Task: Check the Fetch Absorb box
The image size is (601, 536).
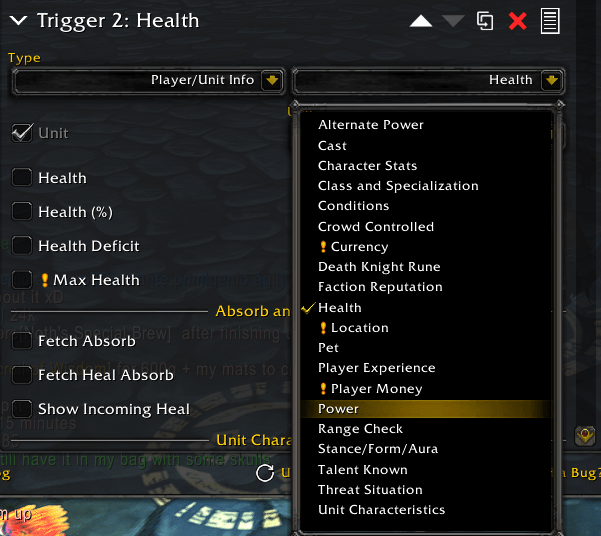Action: tap(21, 341)
